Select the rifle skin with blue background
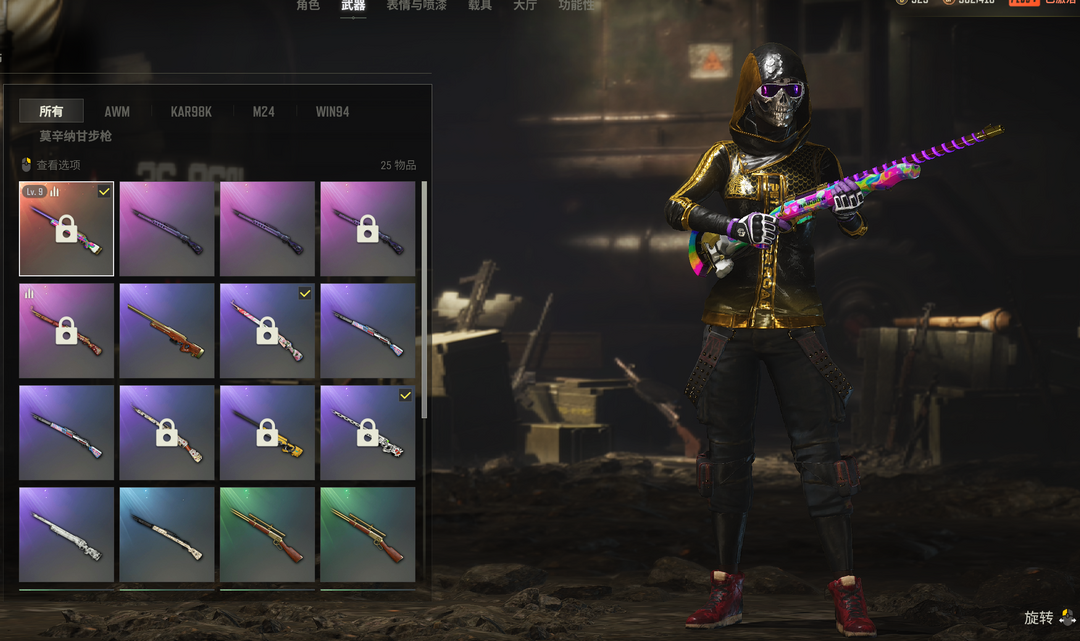Viewport: 1080px width, 641px height. coord(167,535)
